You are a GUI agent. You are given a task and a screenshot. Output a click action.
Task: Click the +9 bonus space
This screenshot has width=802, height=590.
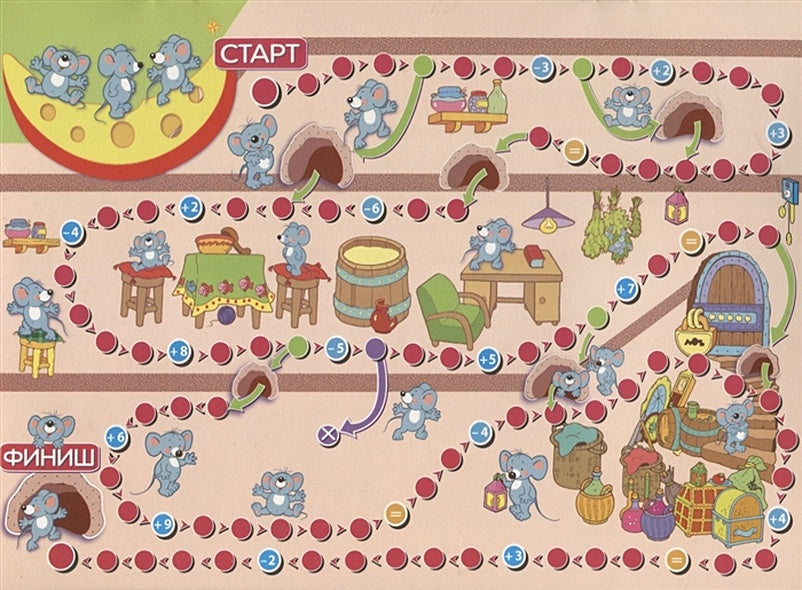[165, 521]
